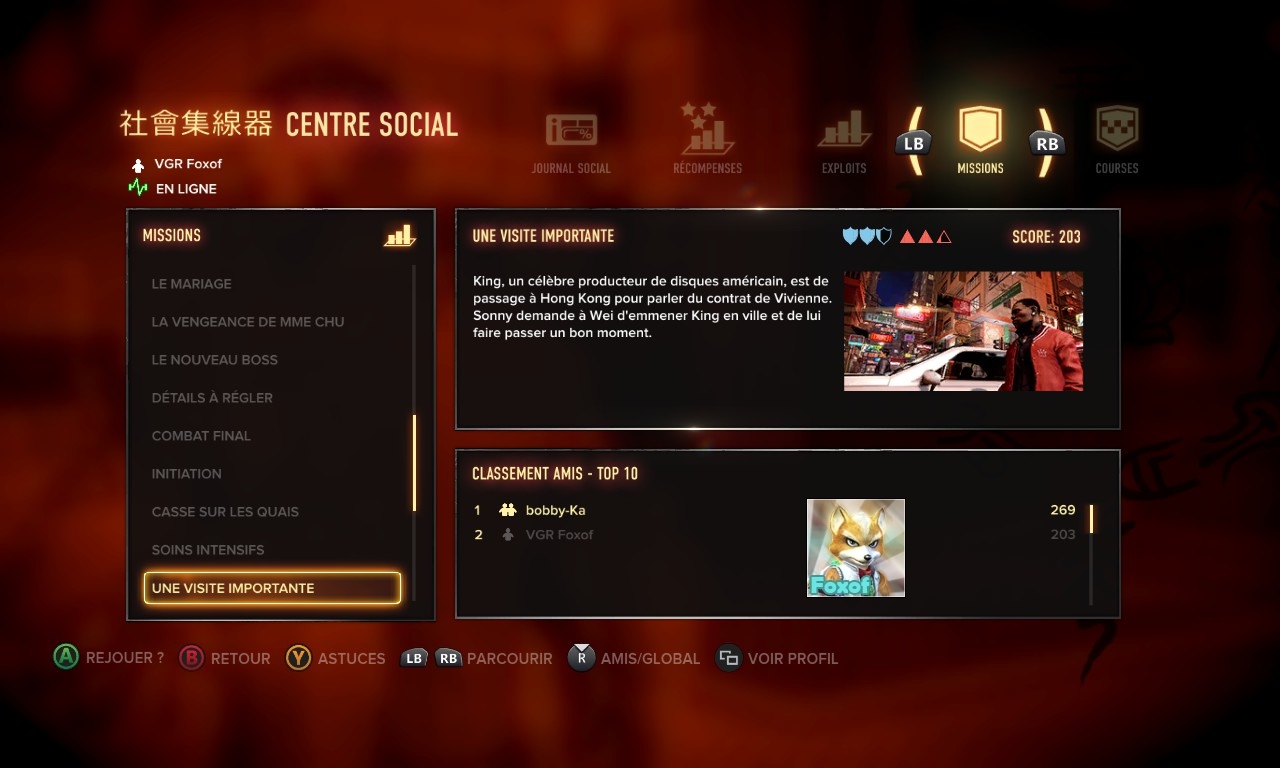
Task: Select the Une Visite Importante mission
Action: [x=272, y=588]
